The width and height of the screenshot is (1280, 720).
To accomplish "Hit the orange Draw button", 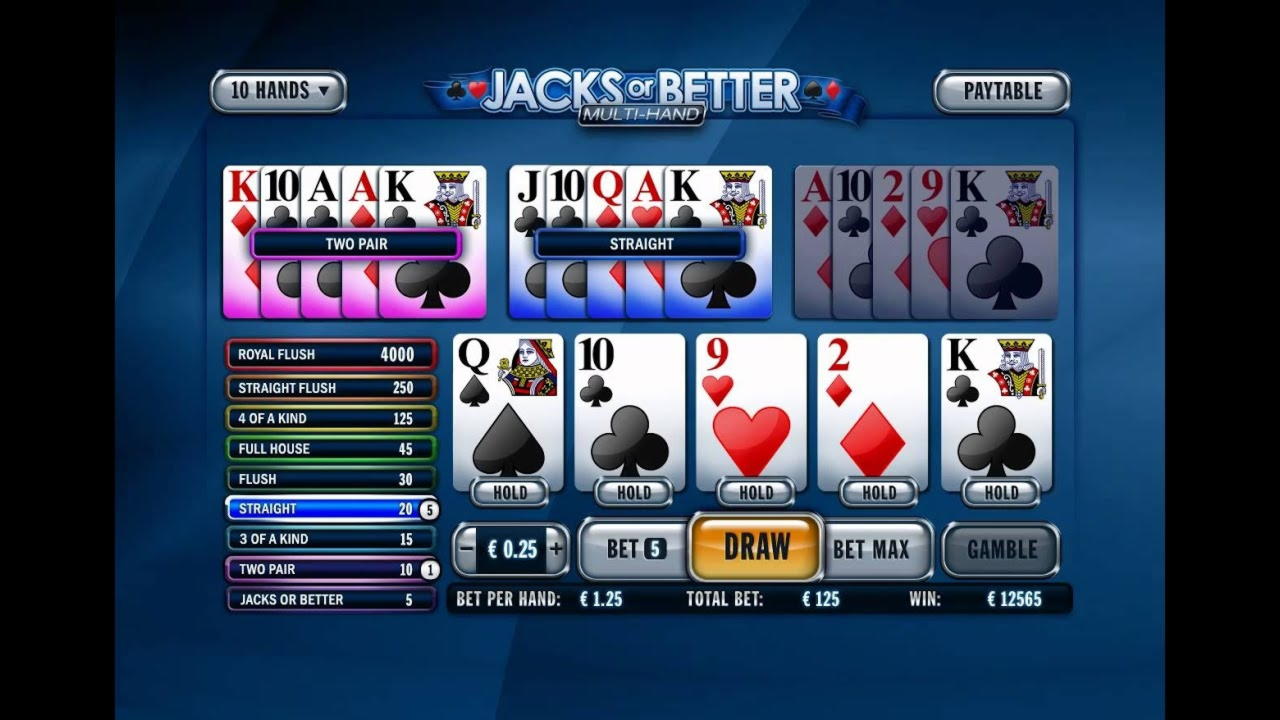I will [x=756, y=548].
